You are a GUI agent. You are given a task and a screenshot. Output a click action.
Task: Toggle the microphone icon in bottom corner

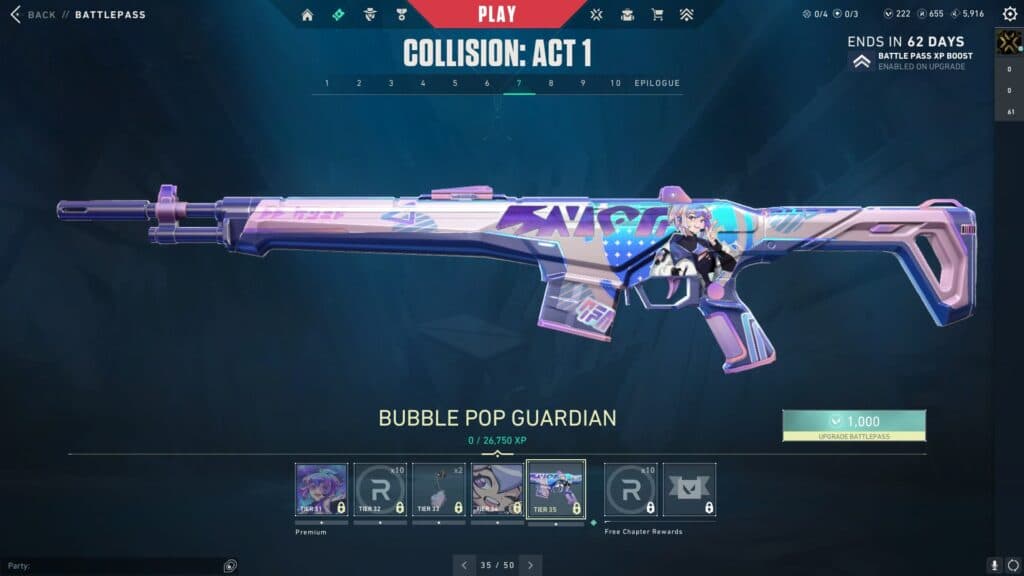pyautogui.click(x=994, y=566)
